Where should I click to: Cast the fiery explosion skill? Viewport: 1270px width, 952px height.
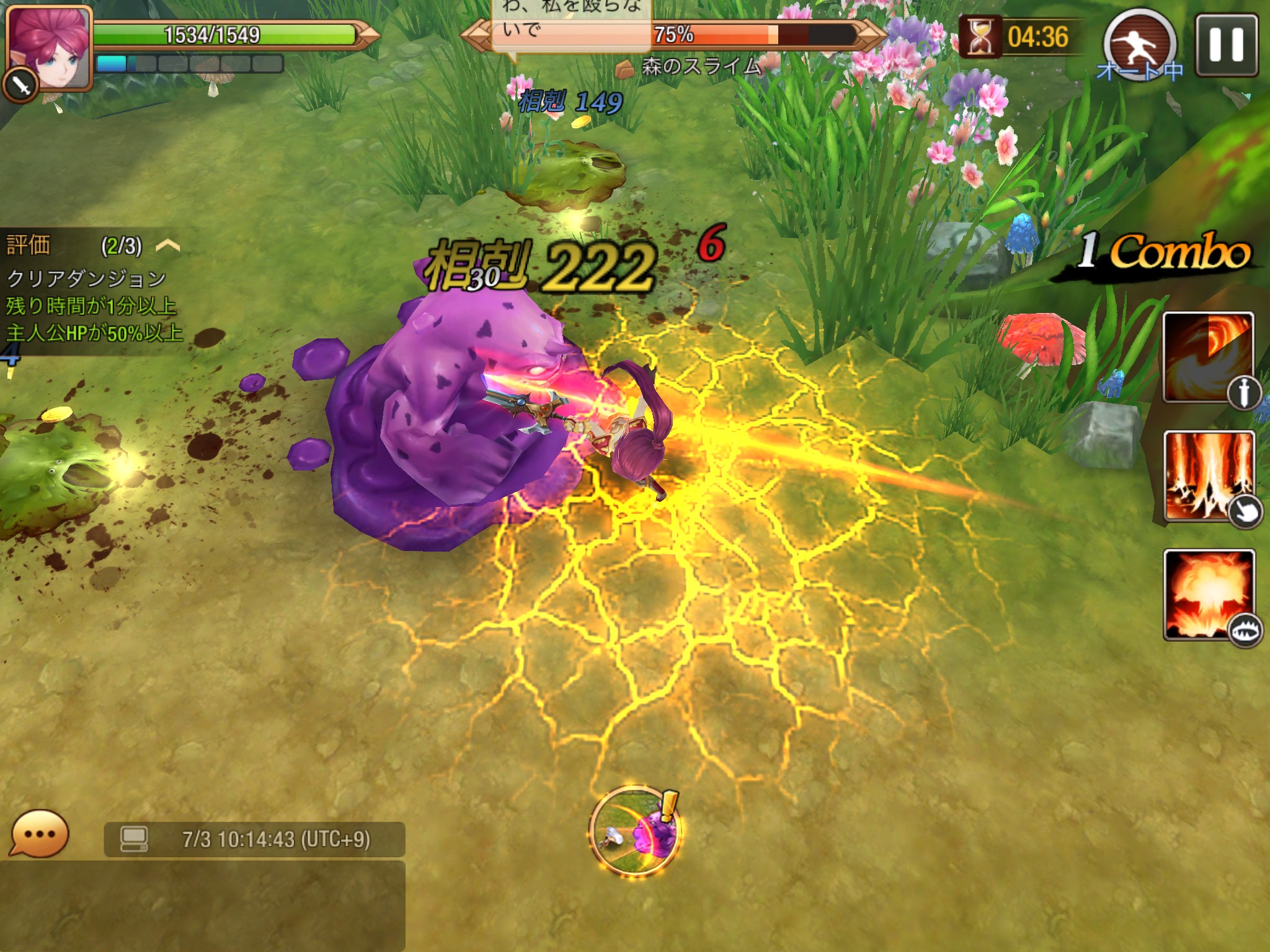tap(1209, 594)
